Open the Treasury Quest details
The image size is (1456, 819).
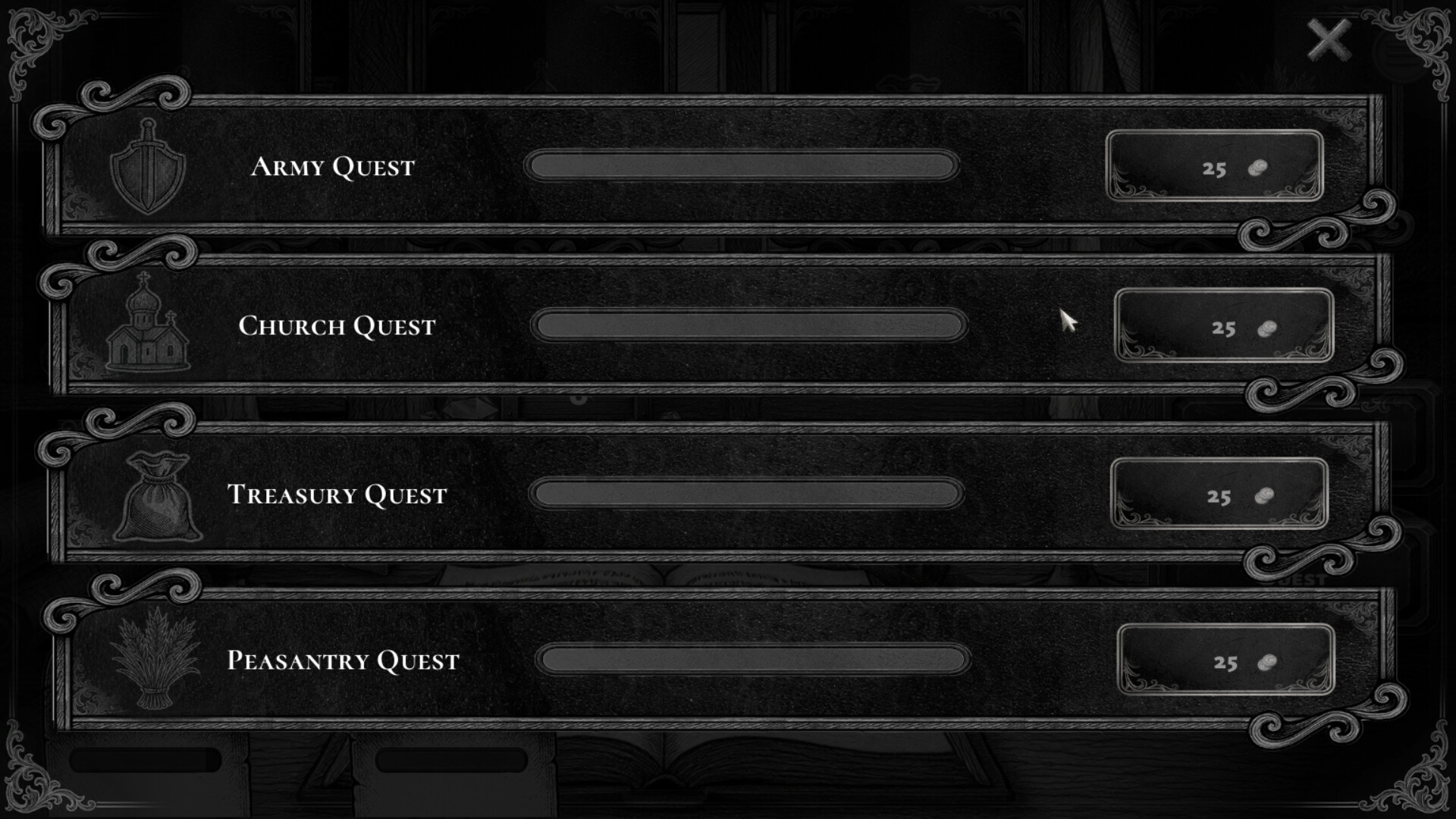click(x=337, y=494)
